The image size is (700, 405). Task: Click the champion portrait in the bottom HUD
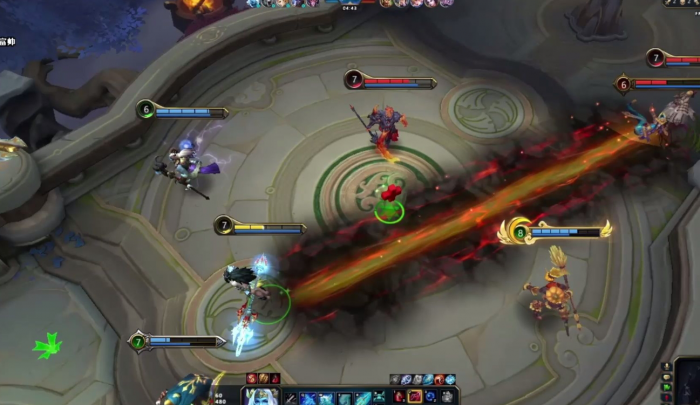point(260,396)
